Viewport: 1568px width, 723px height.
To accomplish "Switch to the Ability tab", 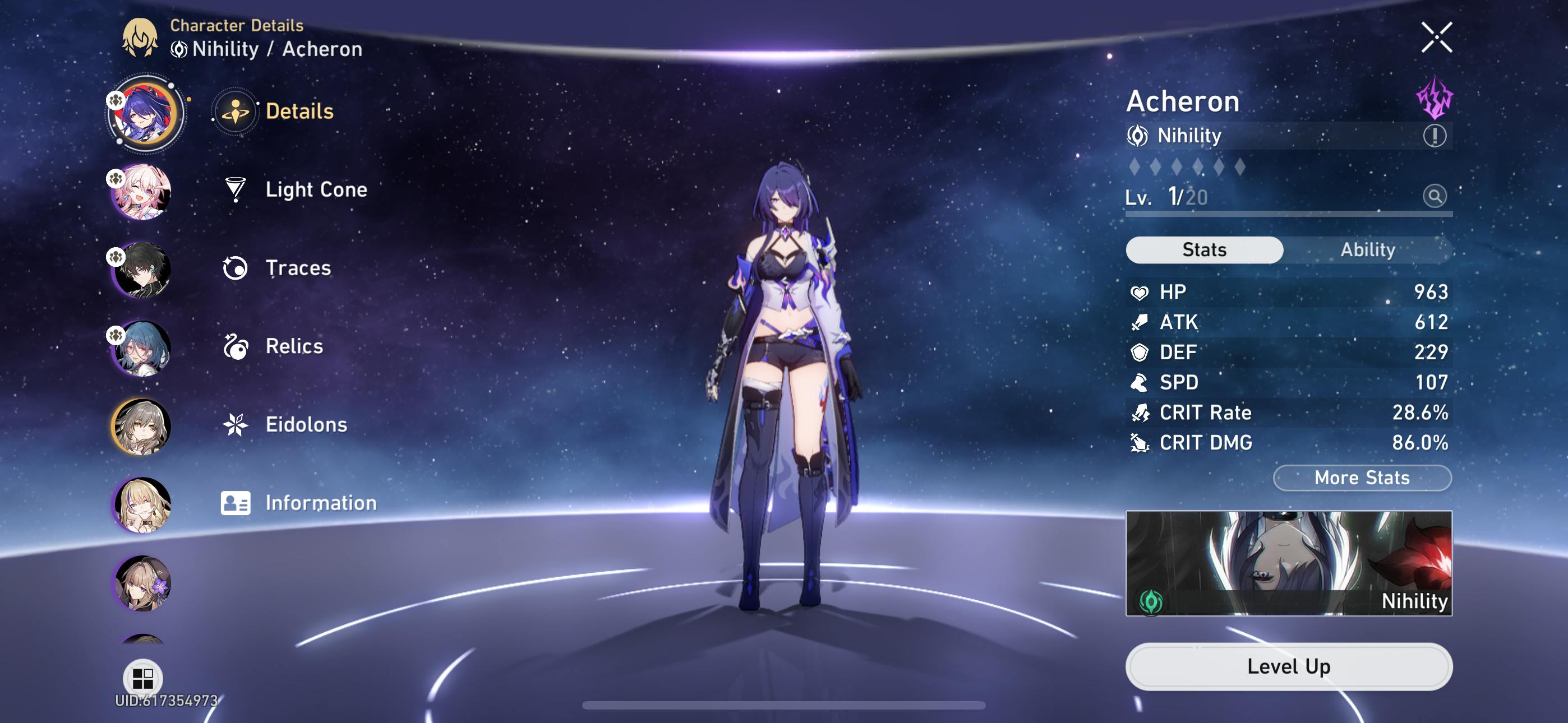I will tap(1367, 249).
